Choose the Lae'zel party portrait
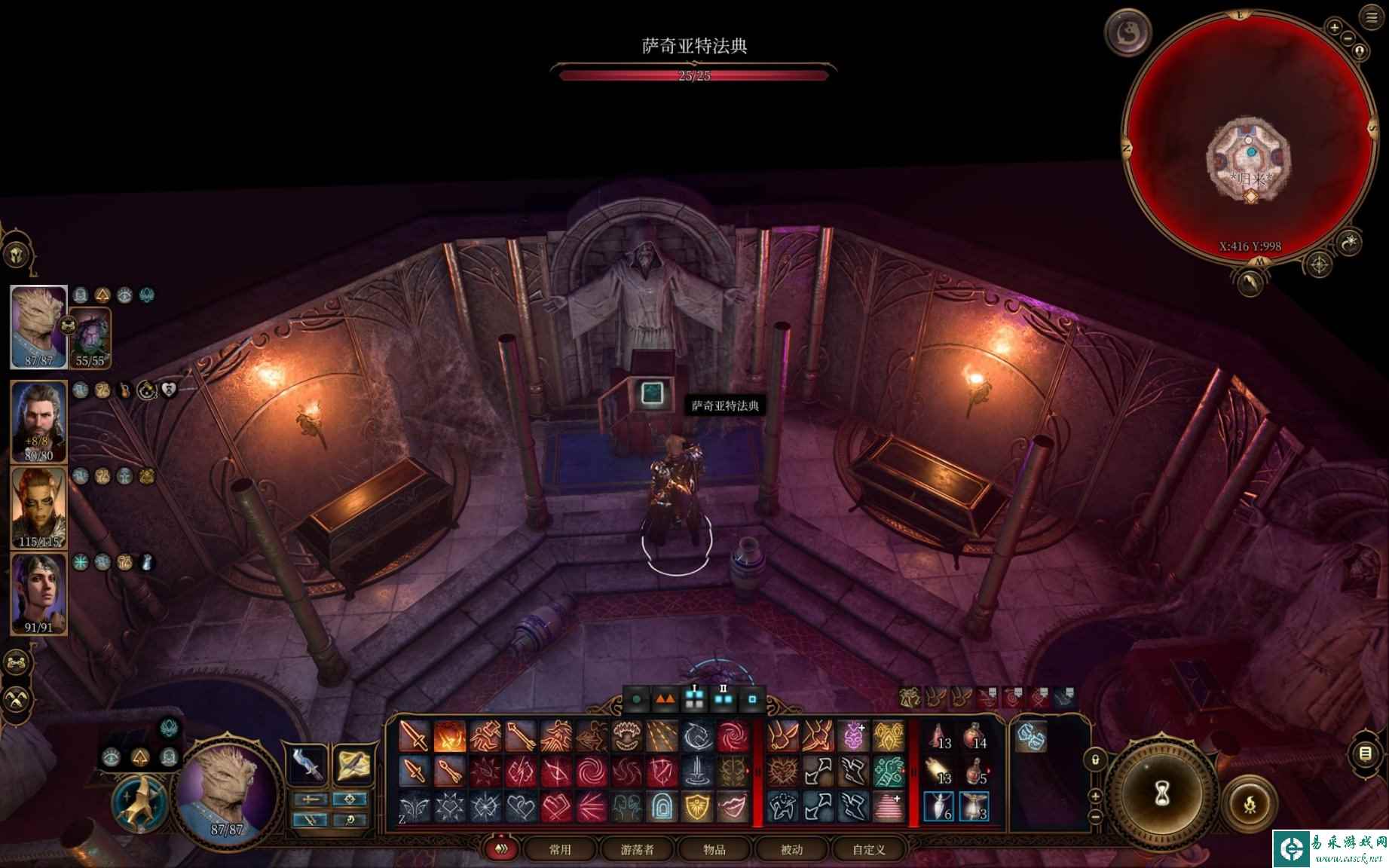Image resolution: width=1389 pixels, height=868 pixels. tap(38, 507)
